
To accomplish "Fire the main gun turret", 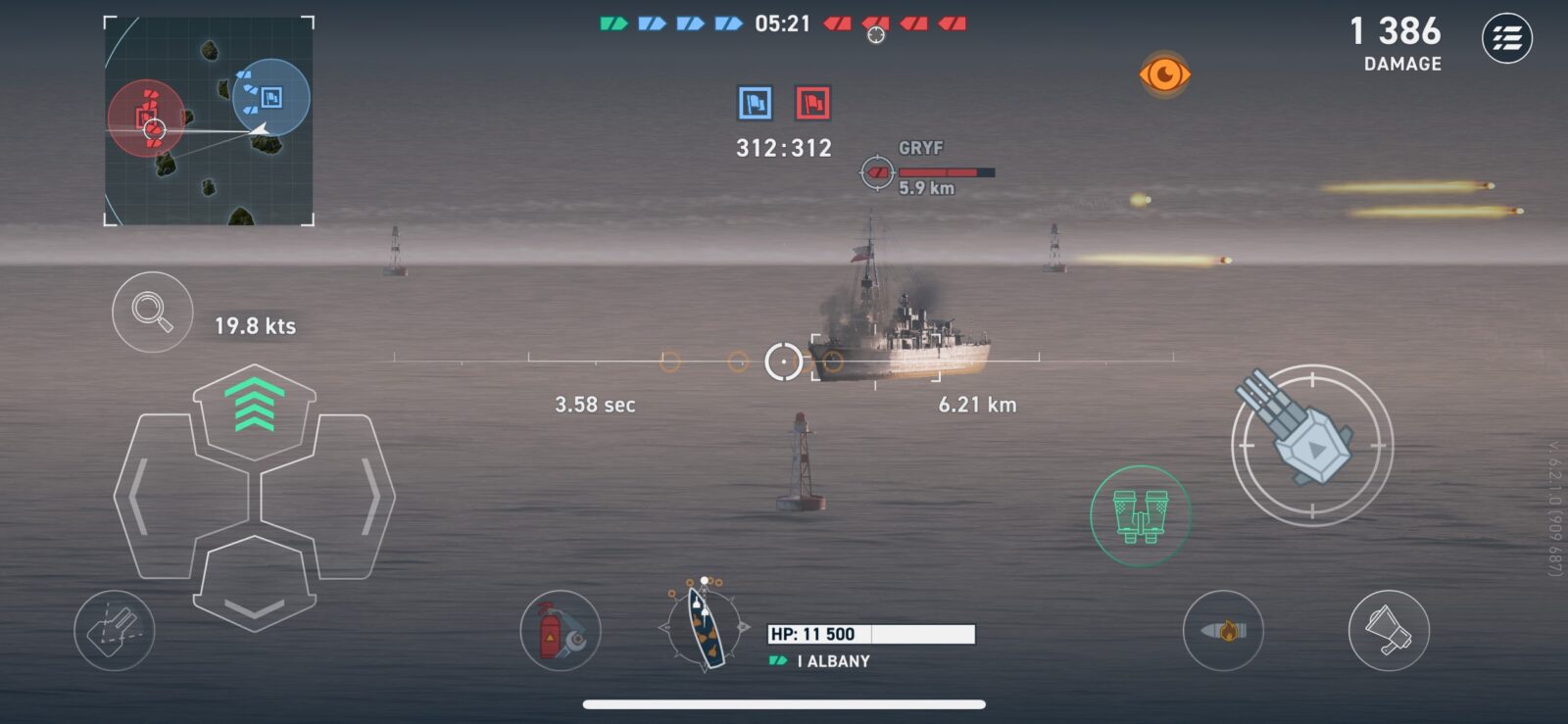I will 1311,445.
